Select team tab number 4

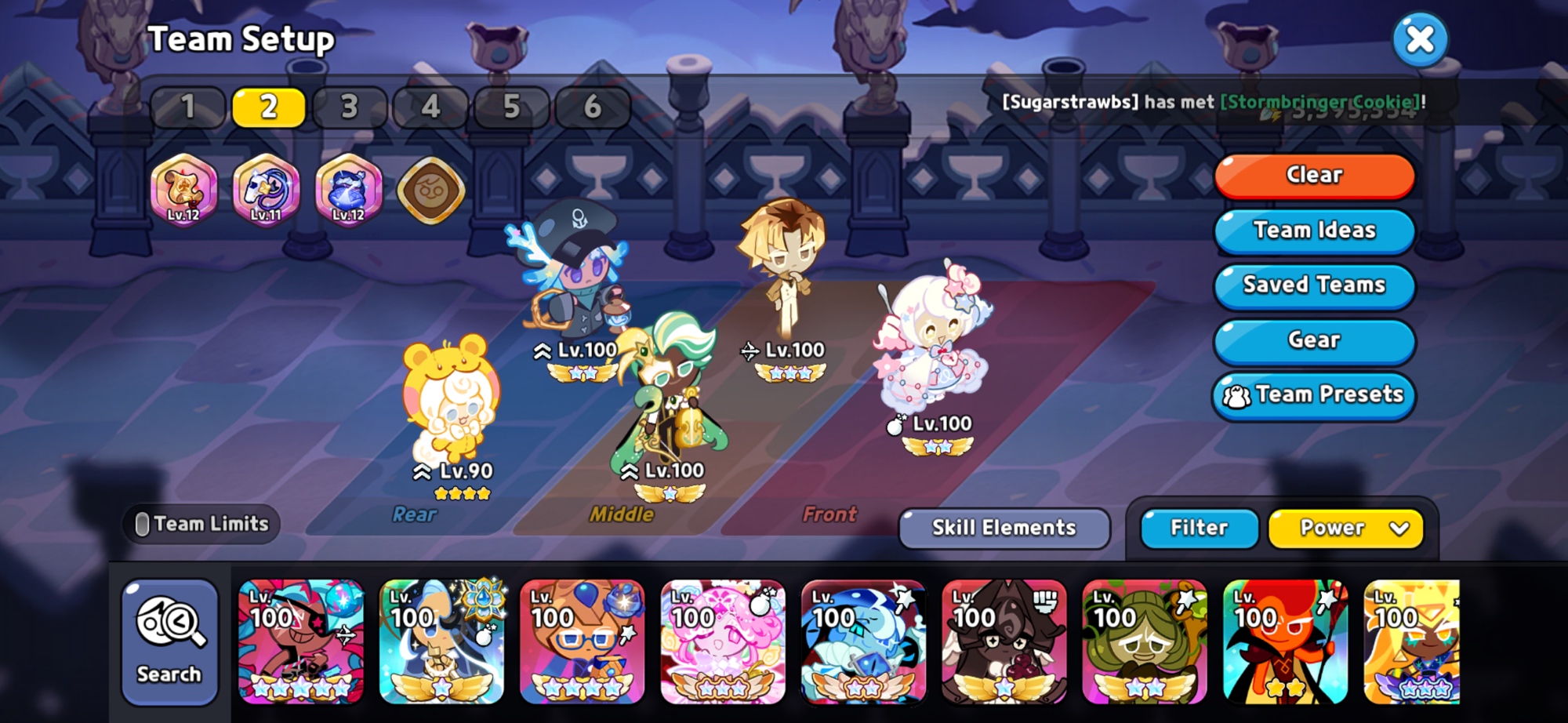pyautogui.click(x=430, y=107)
